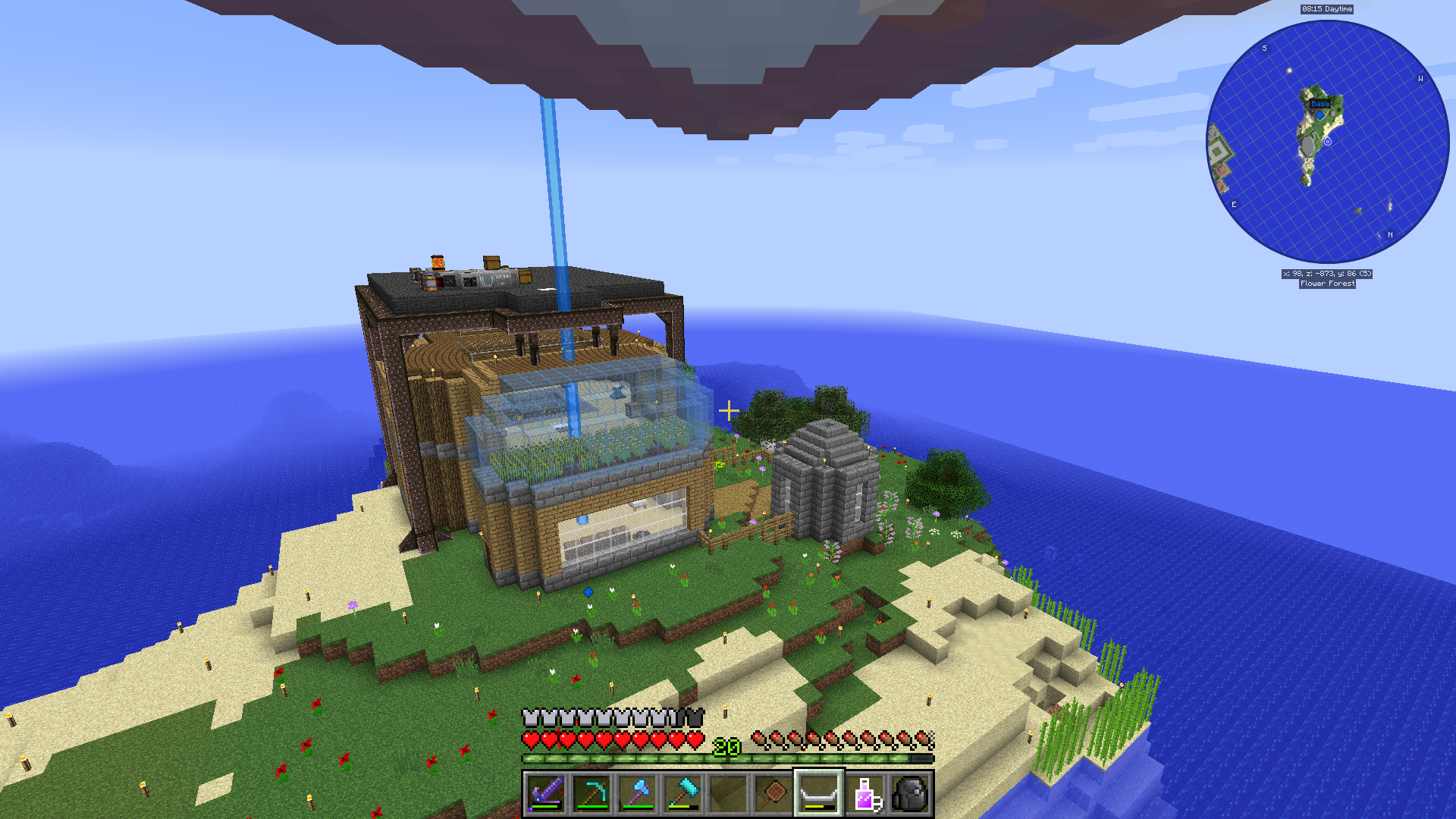Select the dark backpack hotbar slot
This screenshot has height=819, width=1456.
(x=911, y=793)
